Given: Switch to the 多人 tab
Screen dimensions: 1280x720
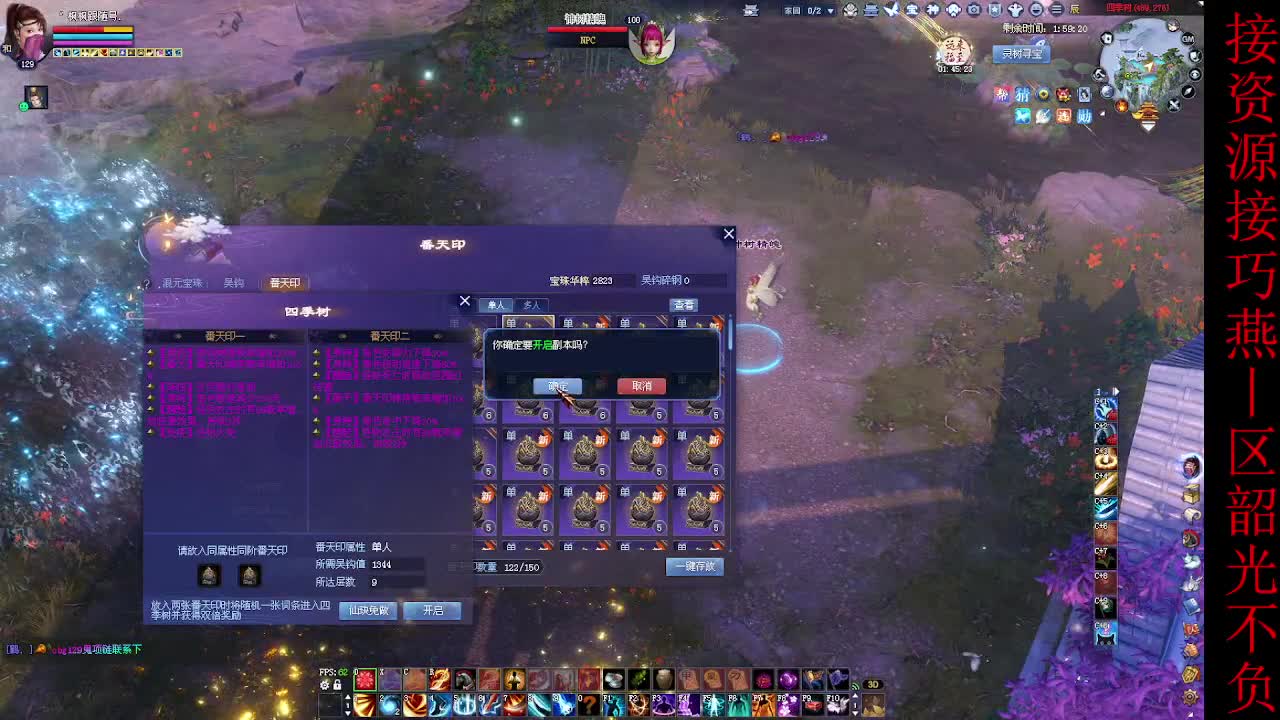Looking at the screenshot, I should [x=531, y=305].
